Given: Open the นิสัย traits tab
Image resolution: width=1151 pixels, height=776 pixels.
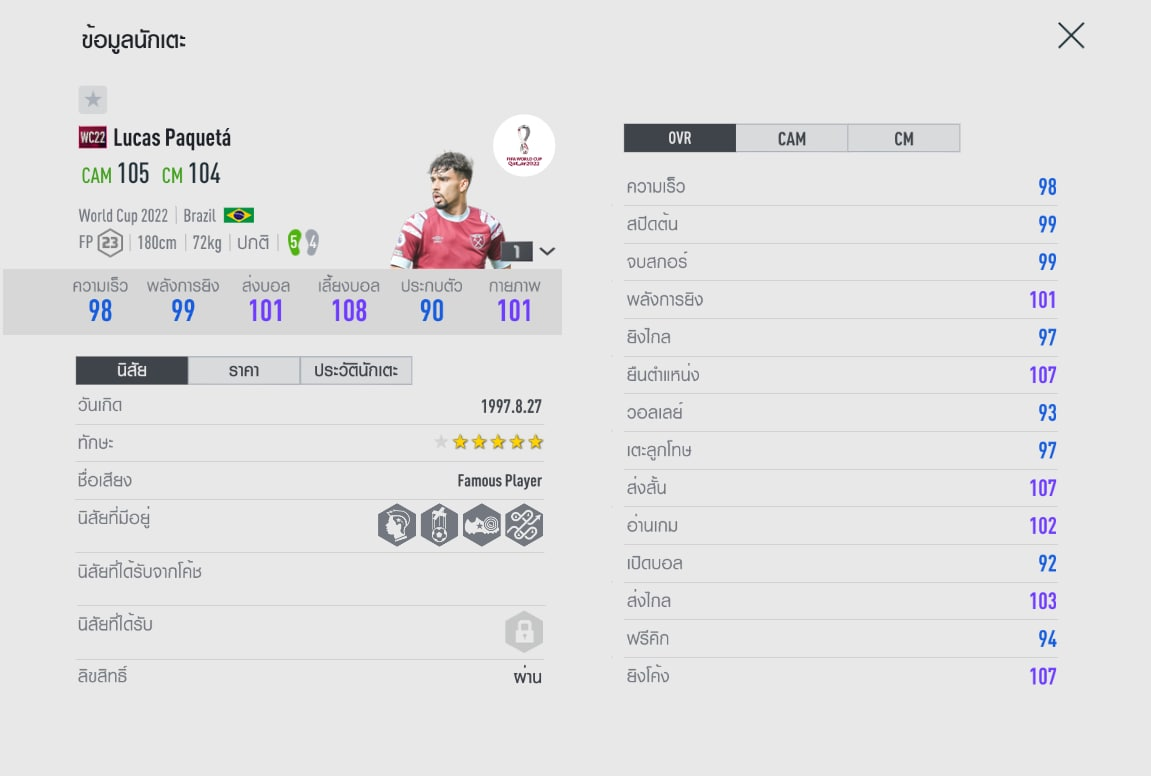Looking at the screenshot, I should tap(132, 371).
